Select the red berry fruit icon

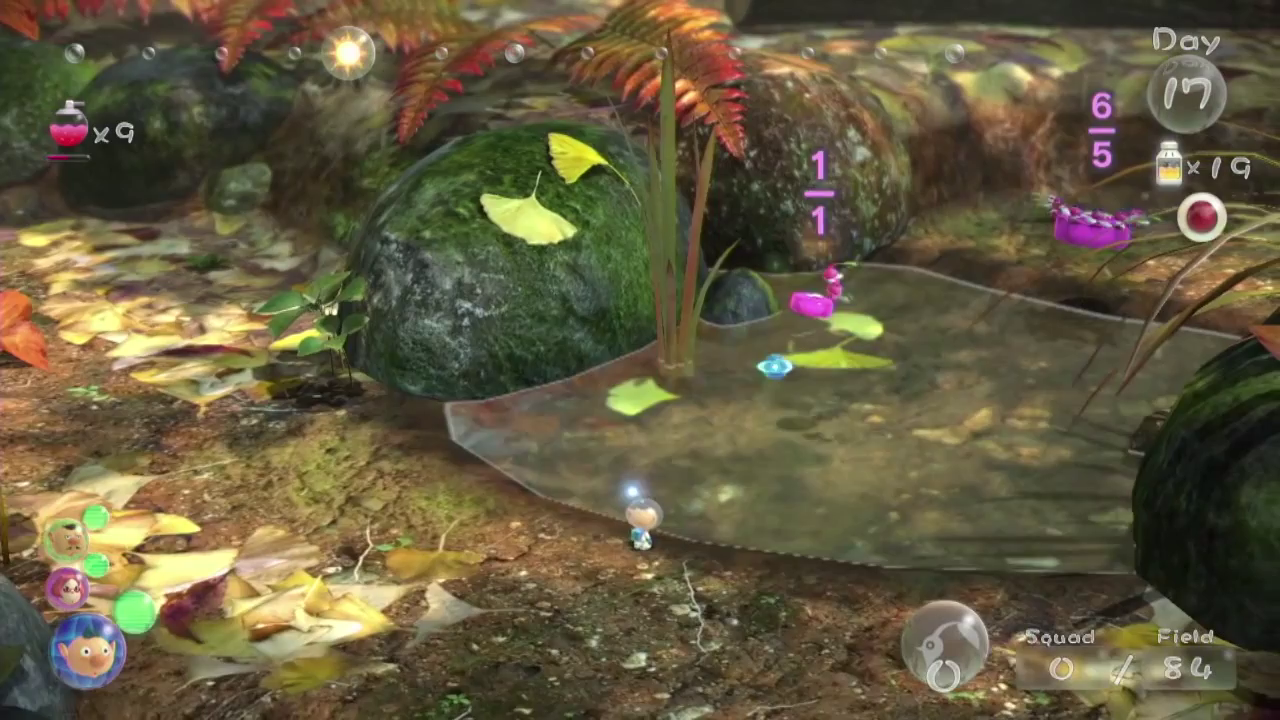[1200, 216]
